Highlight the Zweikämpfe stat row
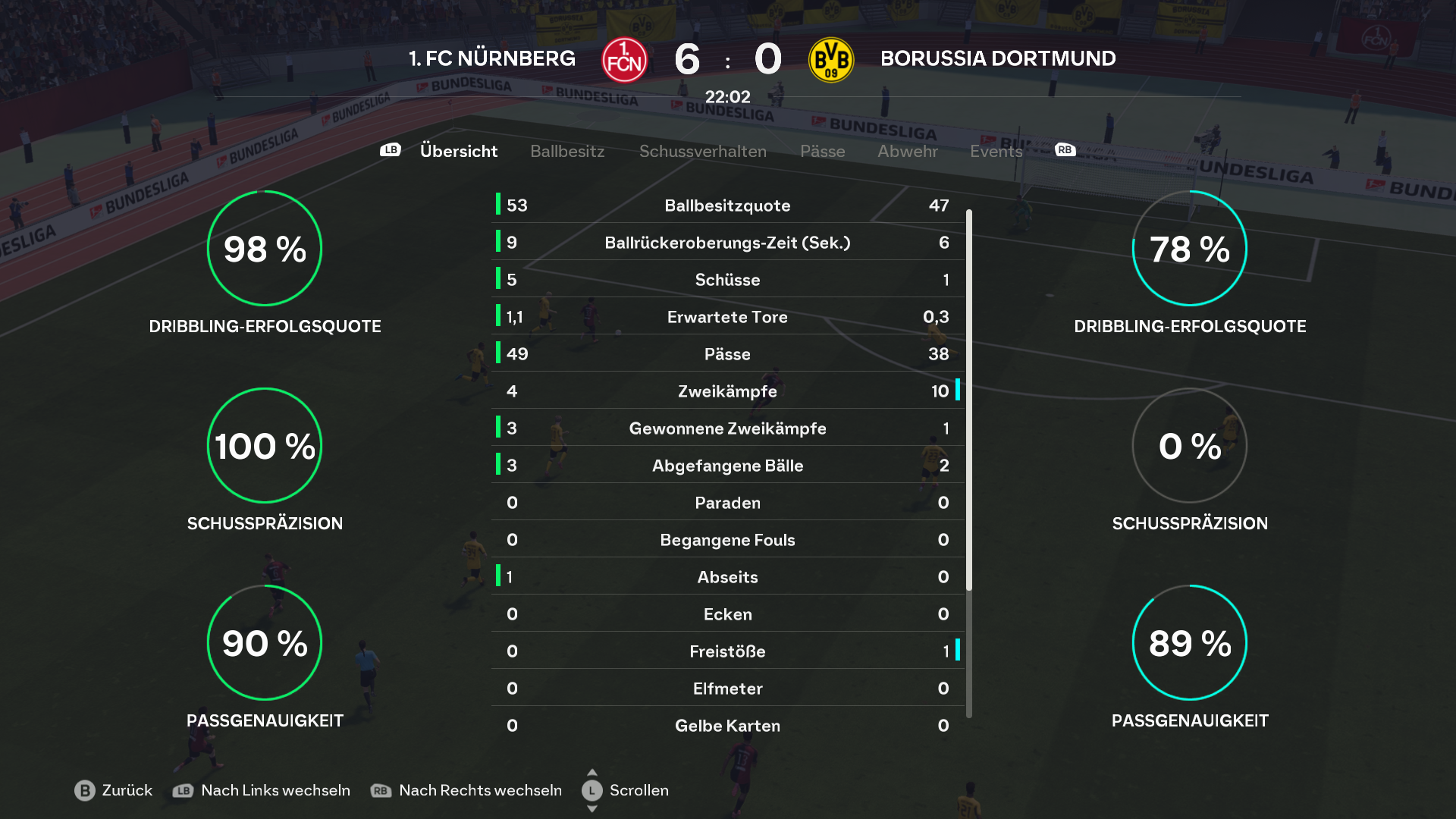This screenshot has width=1456, height=819. point(727,391)
